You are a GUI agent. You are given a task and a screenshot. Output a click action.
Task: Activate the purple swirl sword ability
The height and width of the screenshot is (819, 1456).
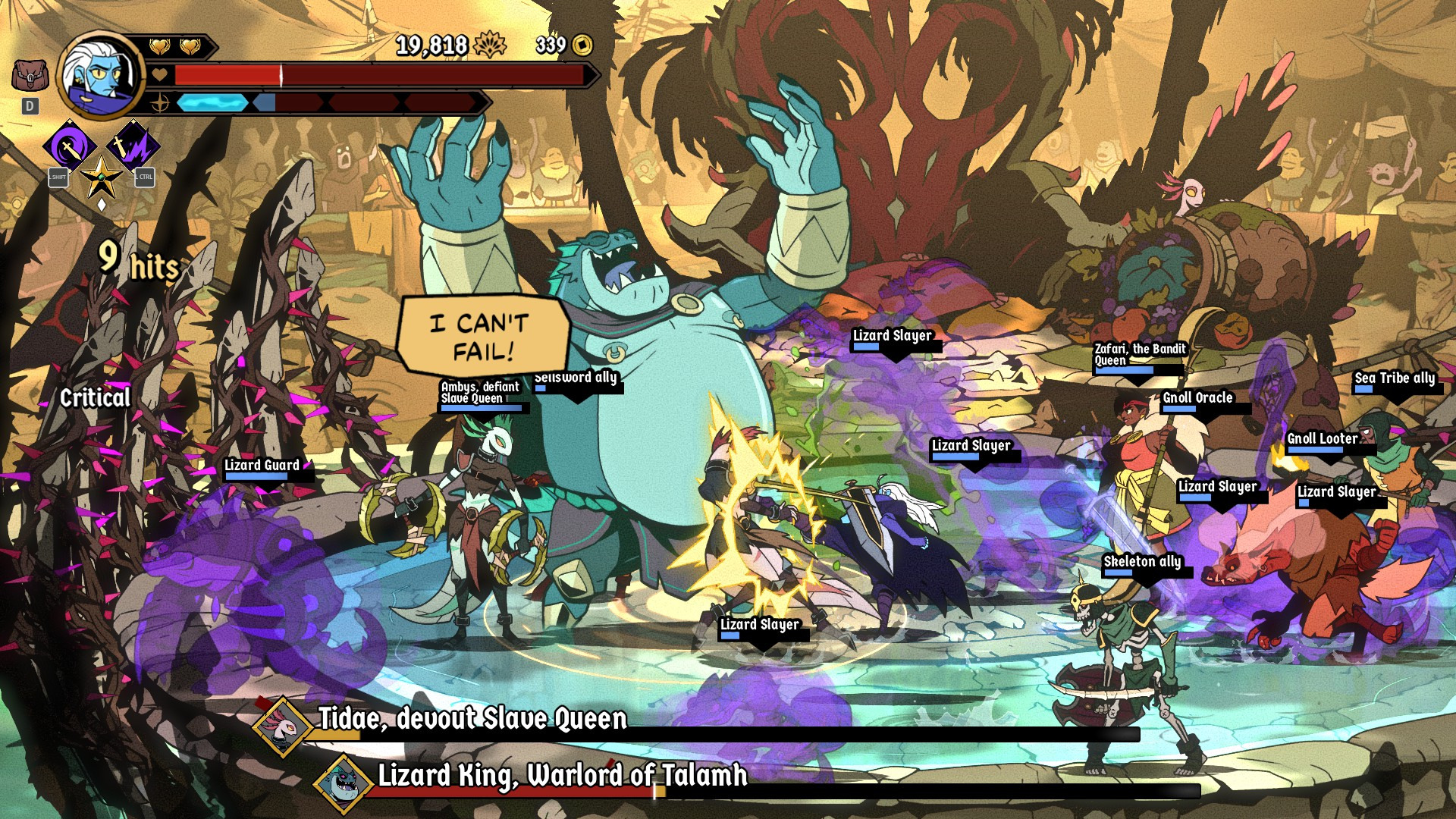(x=69, y=146)
